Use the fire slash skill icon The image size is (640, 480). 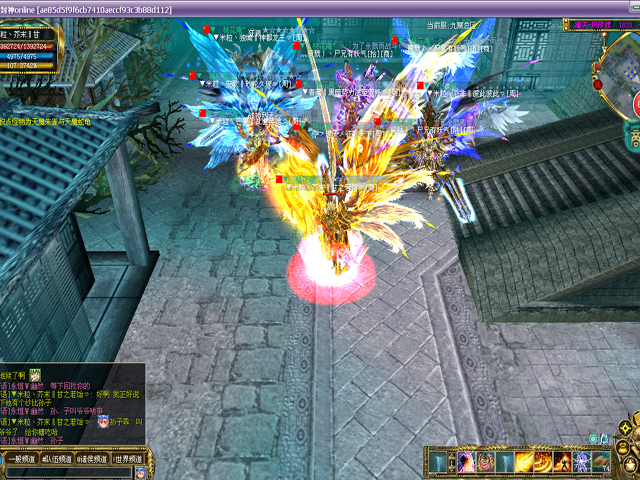pos(524,462)
